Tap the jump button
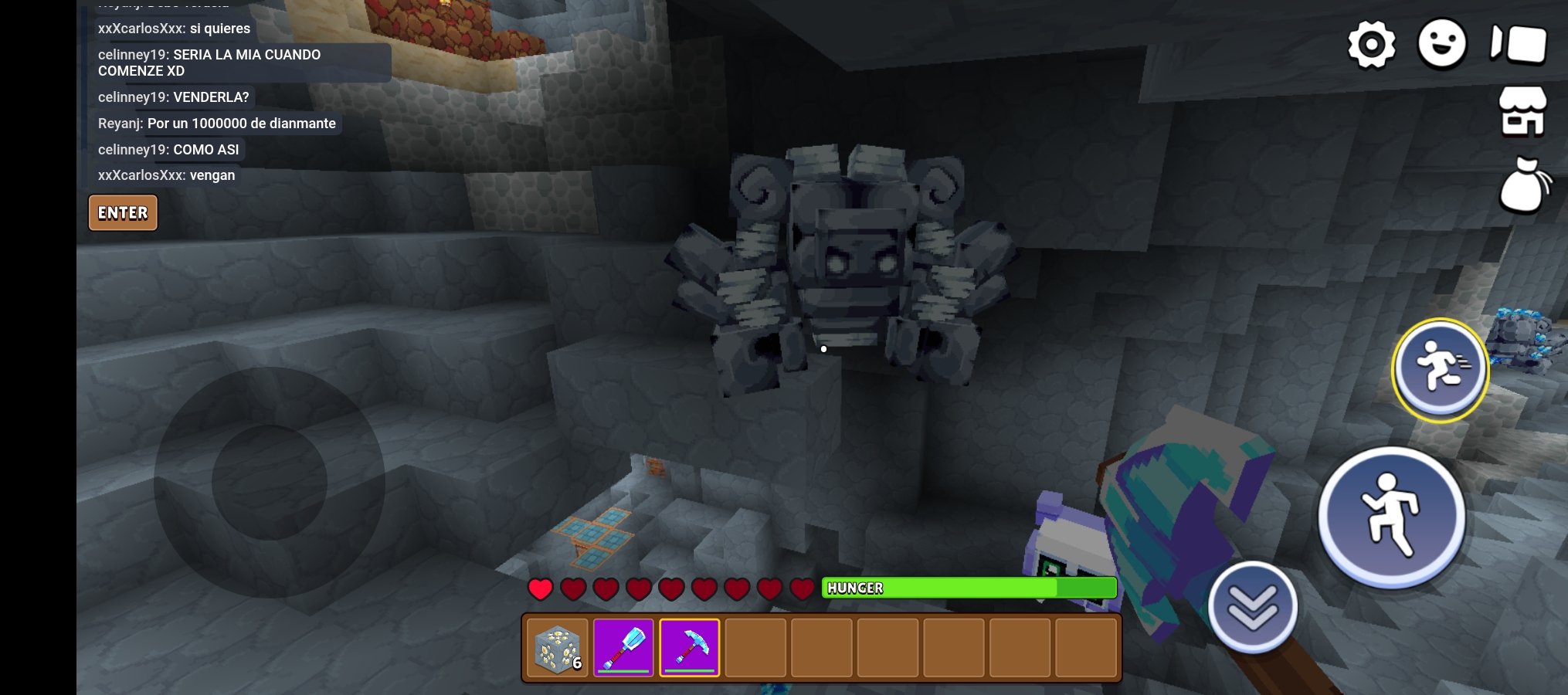The image size is (1568, 695). click(1391, 517)
